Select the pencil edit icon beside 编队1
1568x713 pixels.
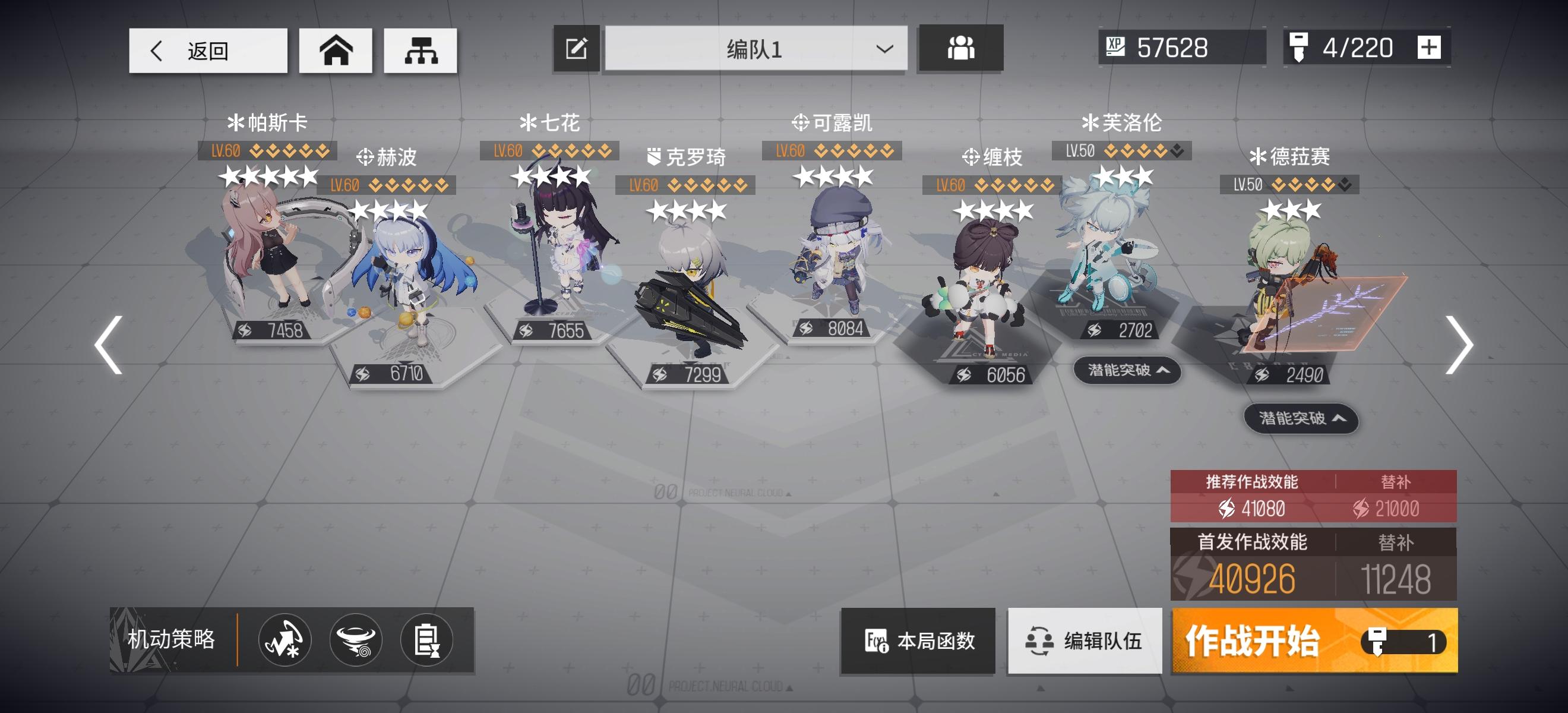pos(574,49)
